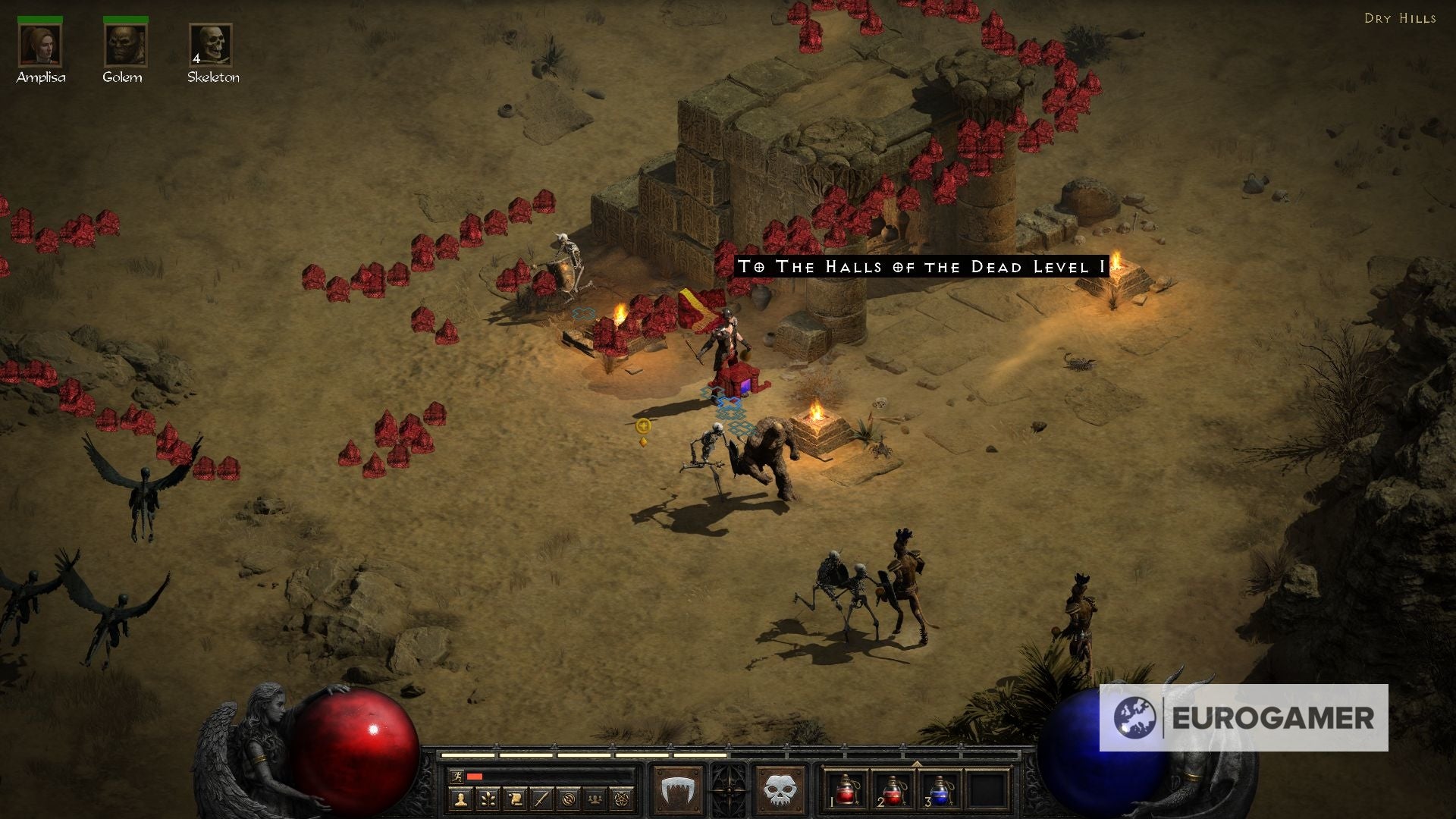Screen dimensions: 1456x819
Task: Open the party screen button
Action: click(595, 798)
